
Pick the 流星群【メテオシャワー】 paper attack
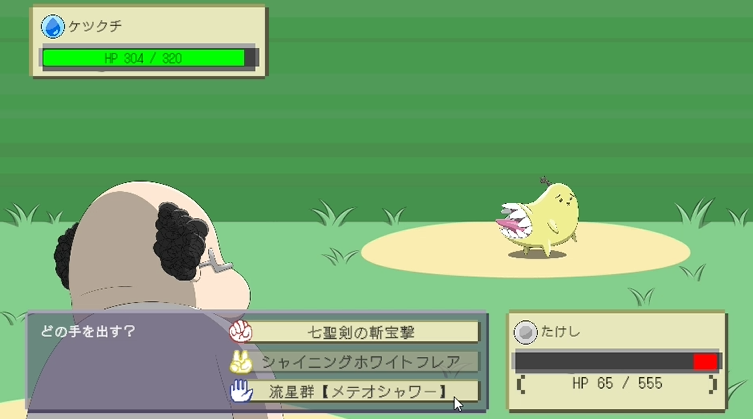coord(361,390)
